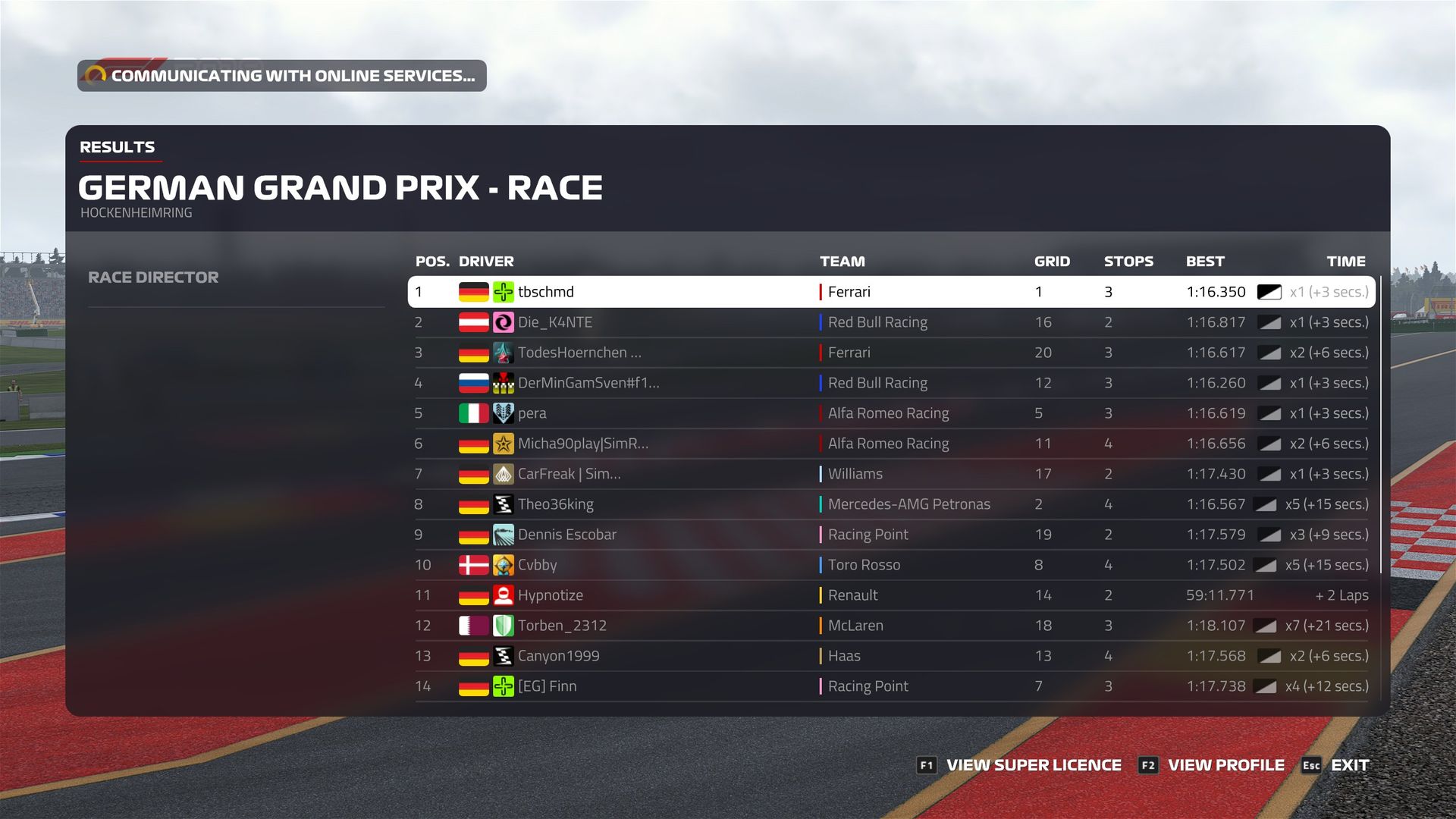Image resolution: width=1456 pixels, height=819 pixels.
Task: Pick the DerMinGamSven#f1 result row
Action: (x=891, y=383)
